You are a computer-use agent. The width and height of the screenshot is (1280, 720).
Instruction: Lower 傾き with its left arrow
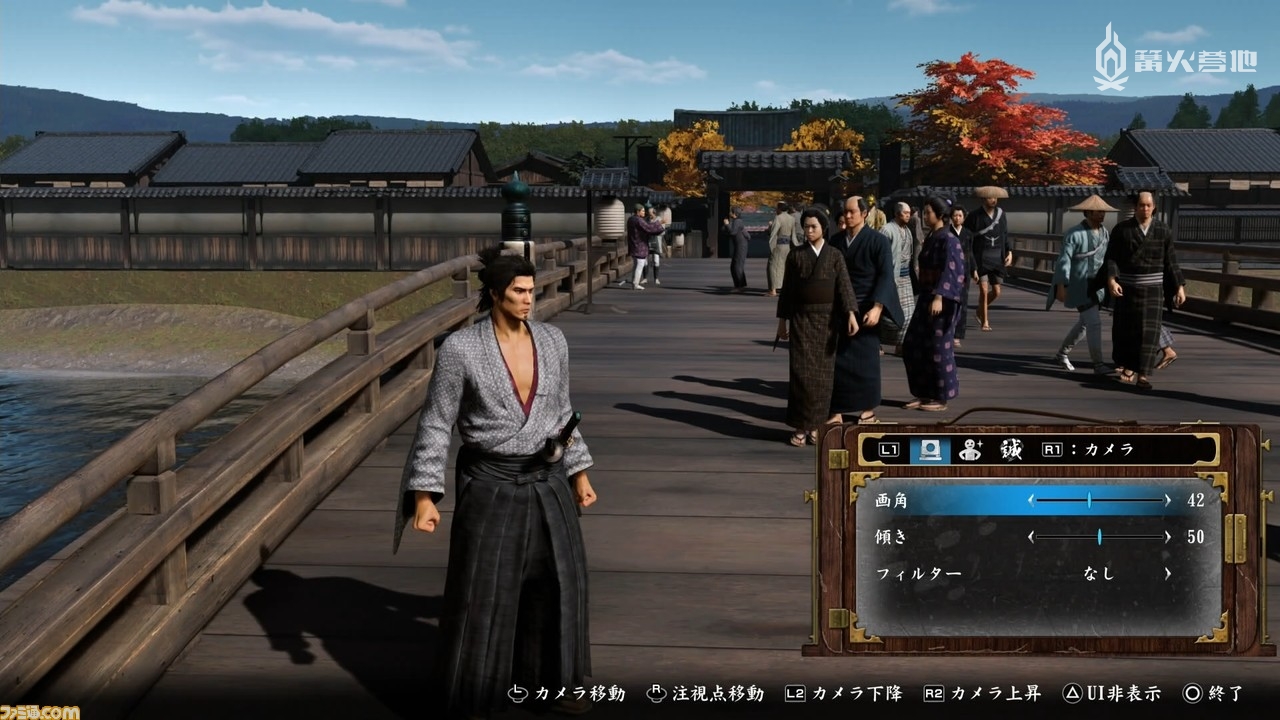(1031, 537)
